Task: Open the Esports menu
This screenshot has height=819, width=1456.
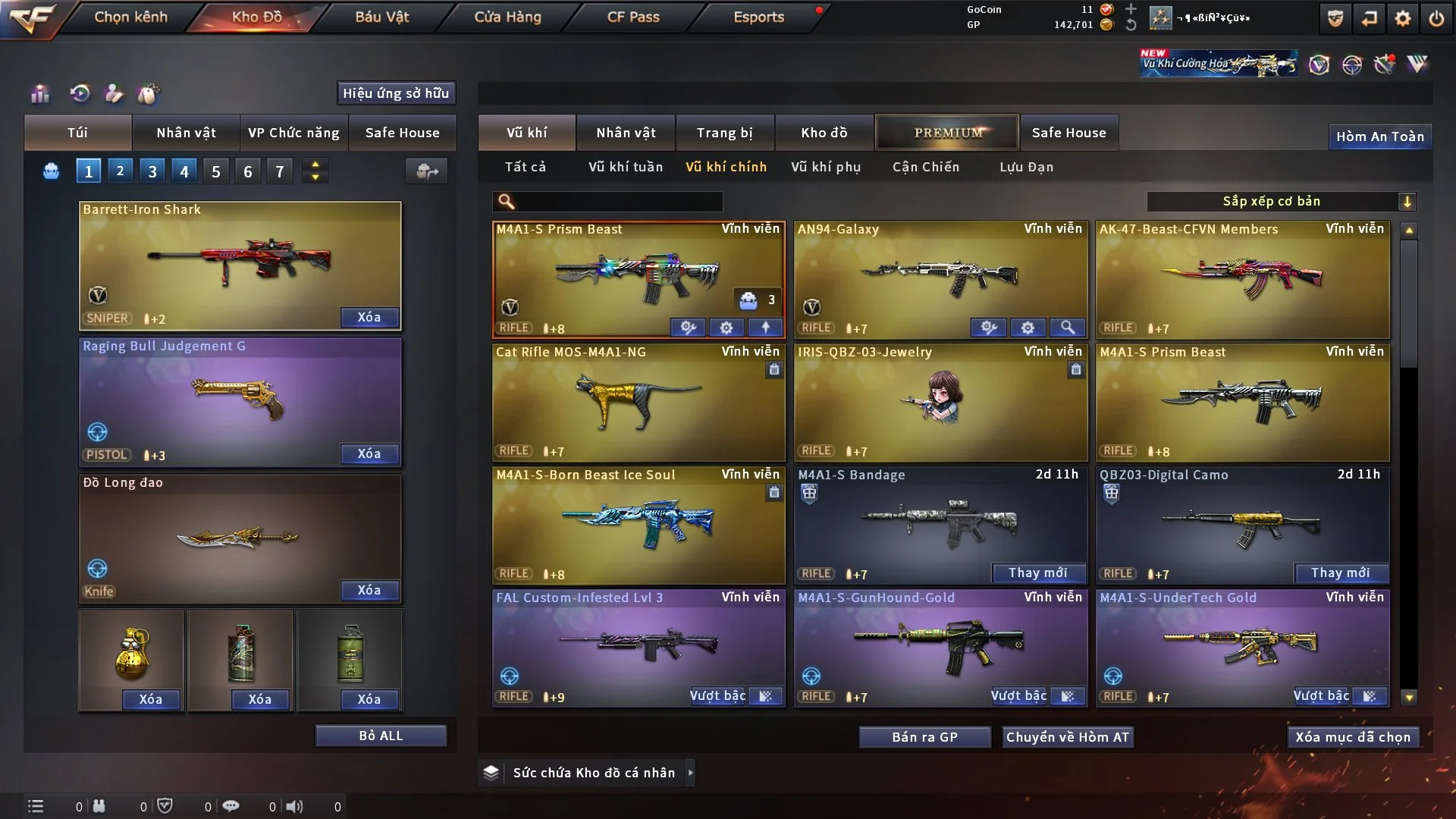Action: (758, 17)
